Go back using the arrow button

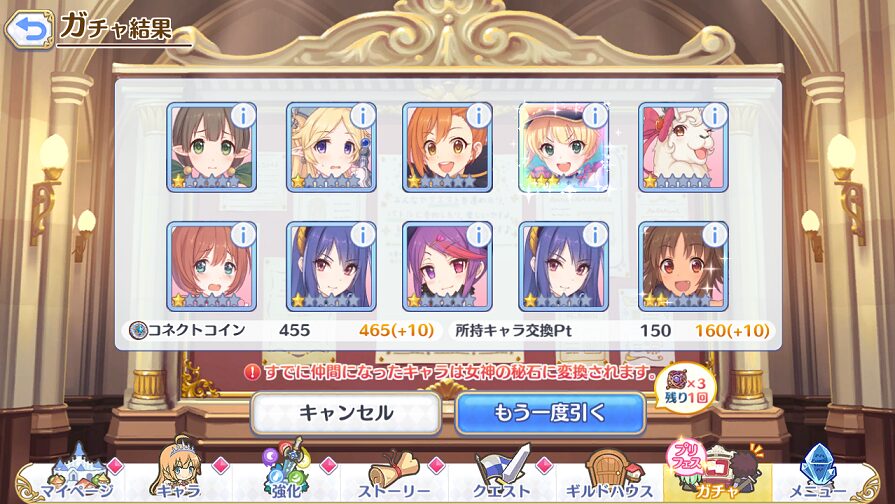tap(29, 28)
